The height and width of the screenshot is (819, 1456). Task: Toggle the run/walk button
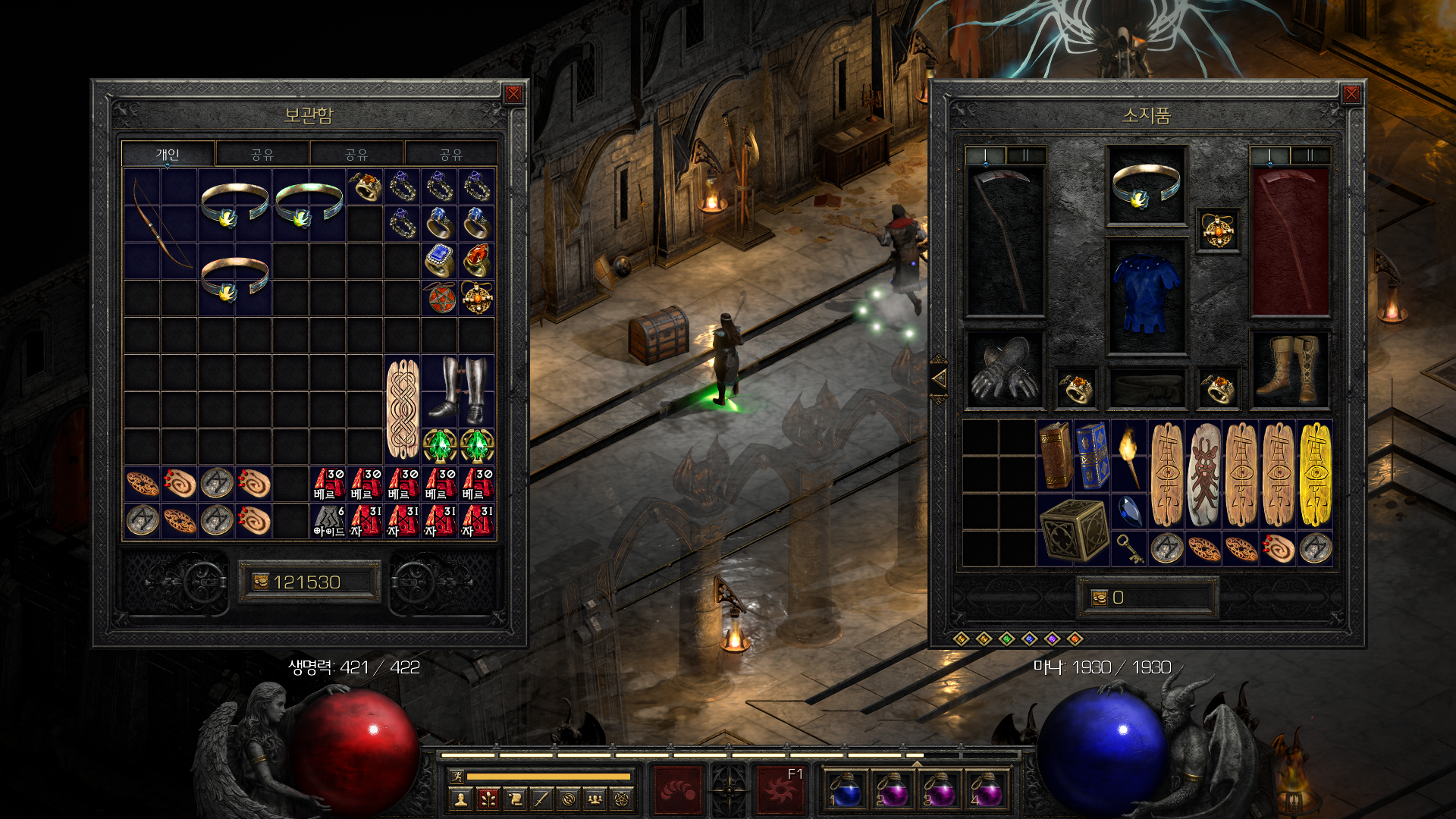457,776
